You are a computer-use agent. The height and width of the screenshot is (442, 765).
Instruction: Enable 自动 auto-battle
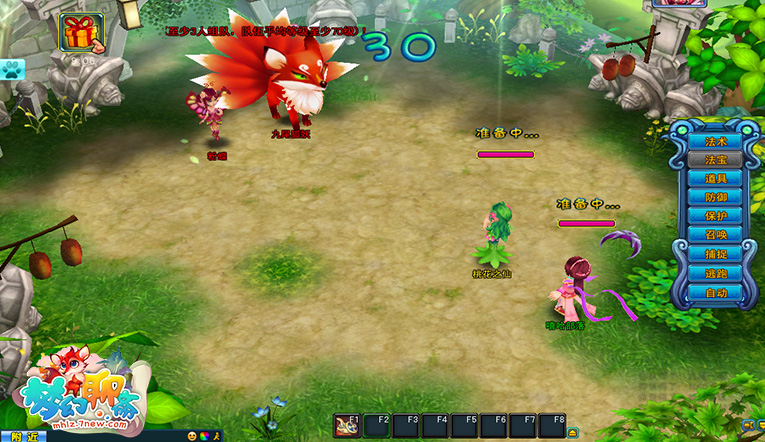click(x=715, y=293)
